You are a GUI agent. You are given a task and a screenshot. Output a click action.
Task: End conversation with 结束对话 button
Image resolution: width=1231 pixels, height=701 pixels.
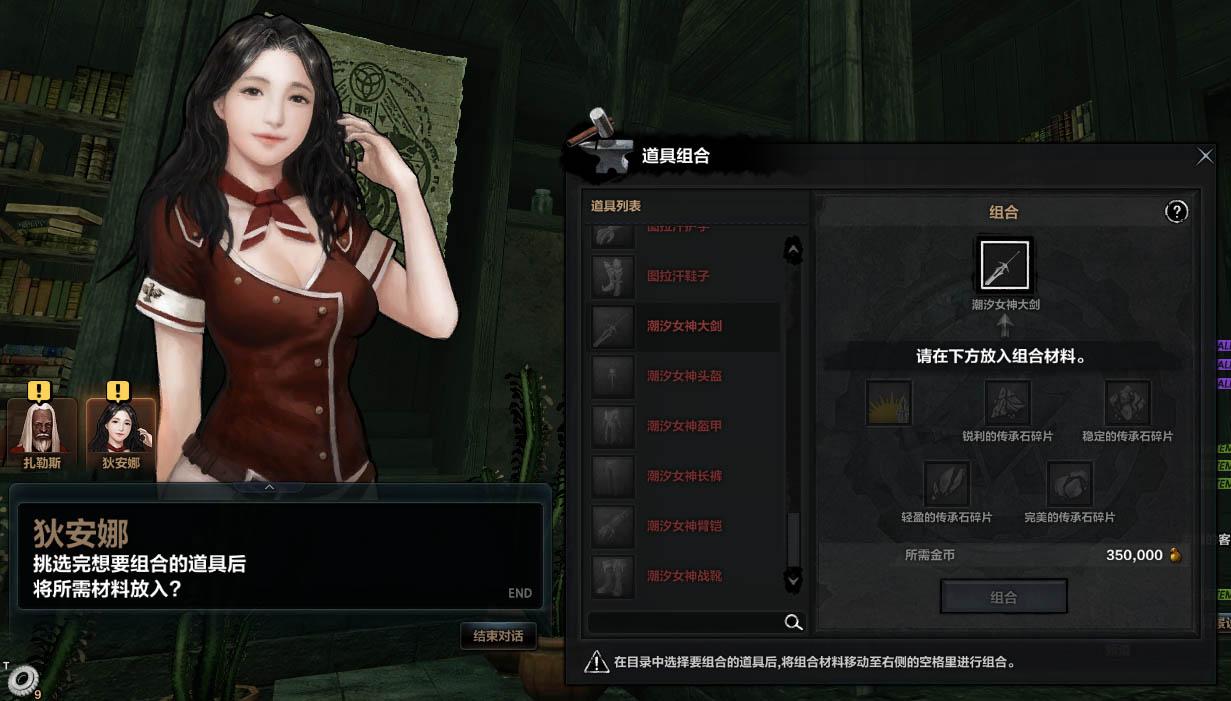tap(498, 636)
